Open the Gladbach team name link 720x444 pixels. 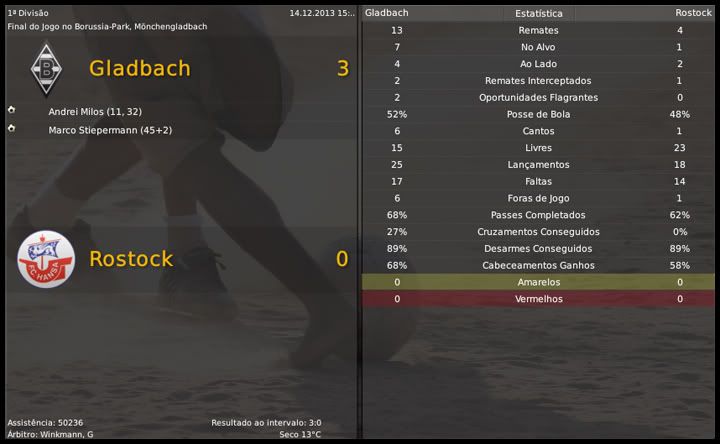click(x=139, y=68)
